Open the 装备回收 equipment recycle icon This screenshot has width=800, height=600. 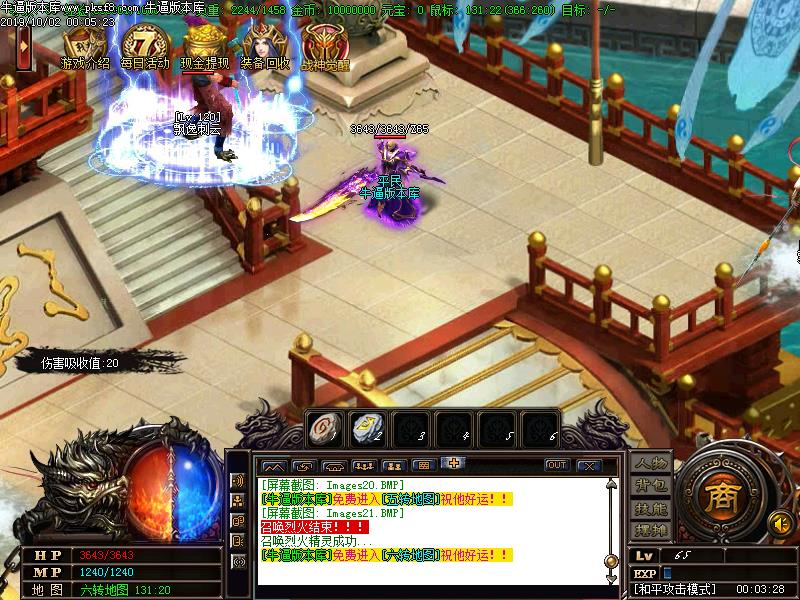pyautogui.click(x=265, y=46)
